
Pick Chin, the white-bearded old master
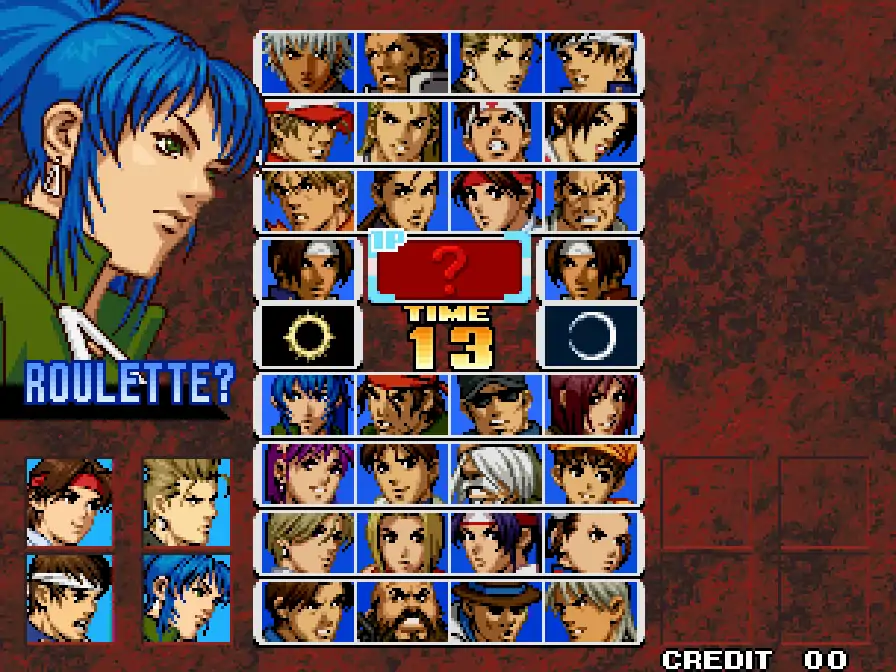click(496, 473)
